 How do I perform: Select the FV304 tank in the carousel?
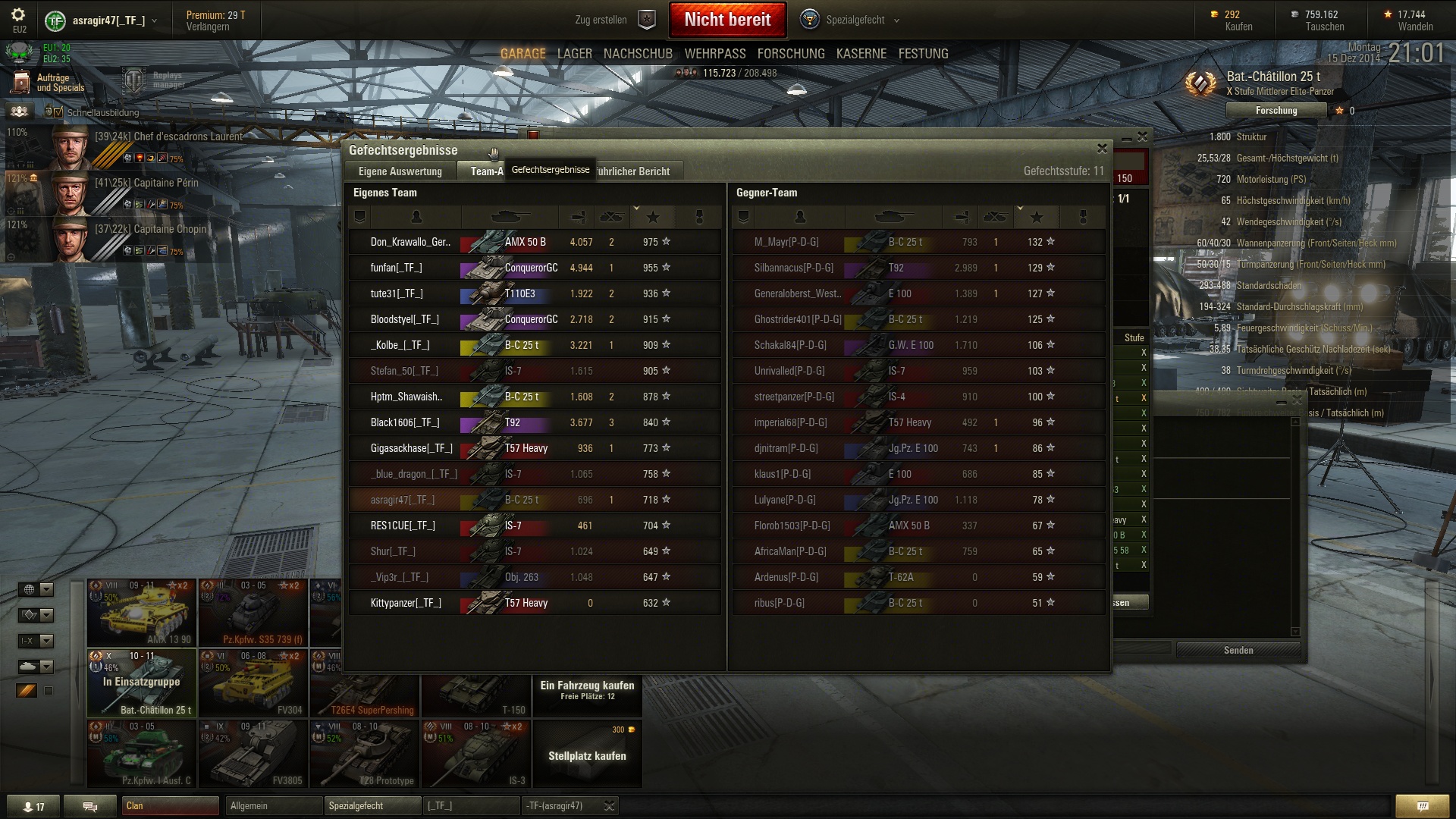coord(253,682)
